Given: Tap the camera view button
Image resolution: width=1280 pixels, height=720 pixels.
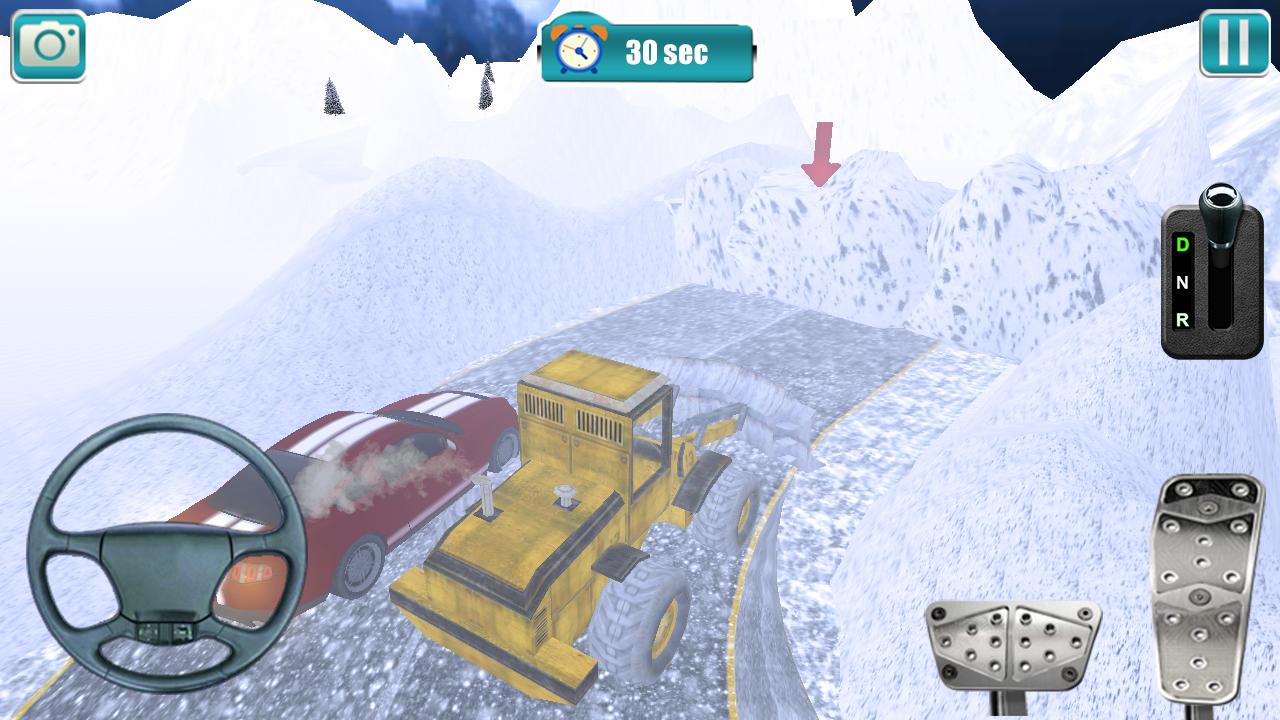Looking at the screenshot, I should tap(48, 45).
